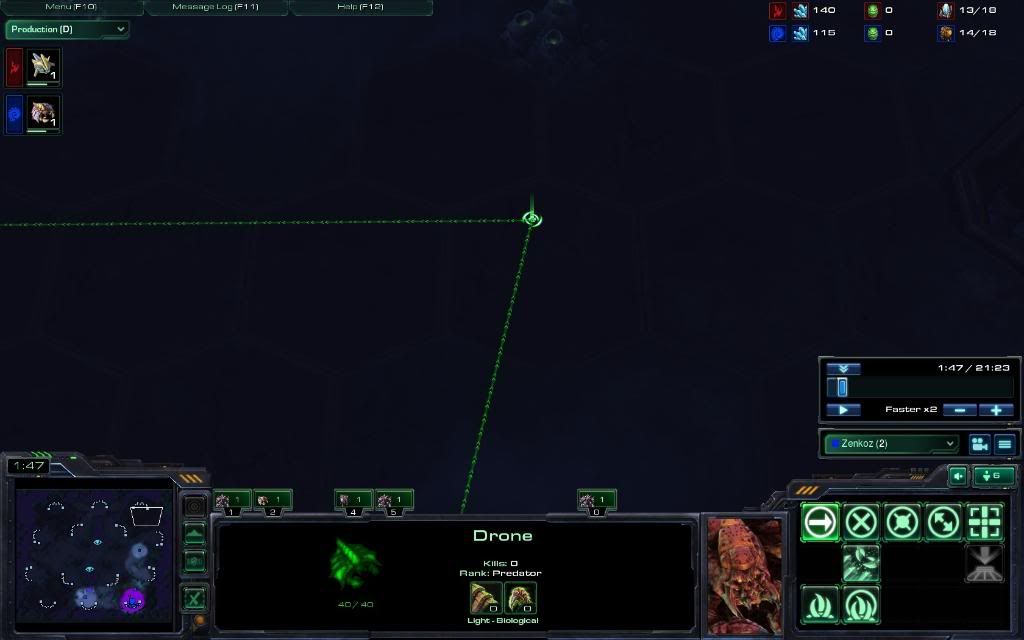
Task: Open the Help (F12) menu
Action: 360,7
